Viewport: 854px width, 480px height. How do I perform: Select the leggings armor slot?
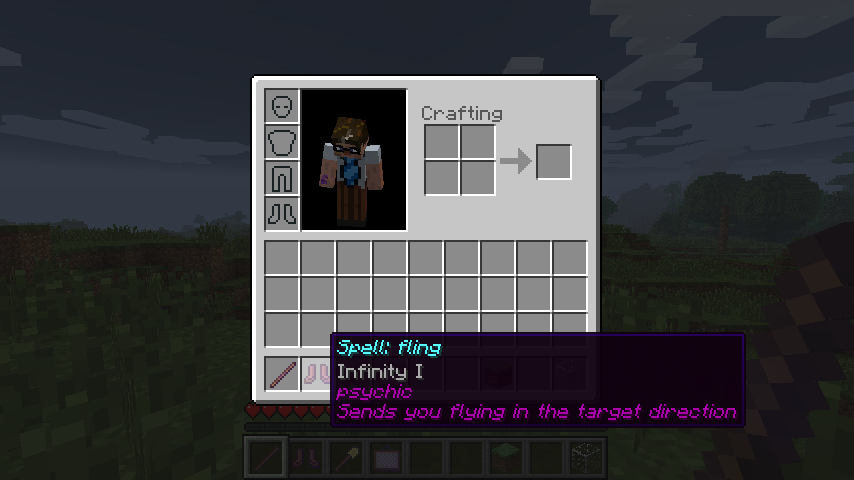(282, 178)
